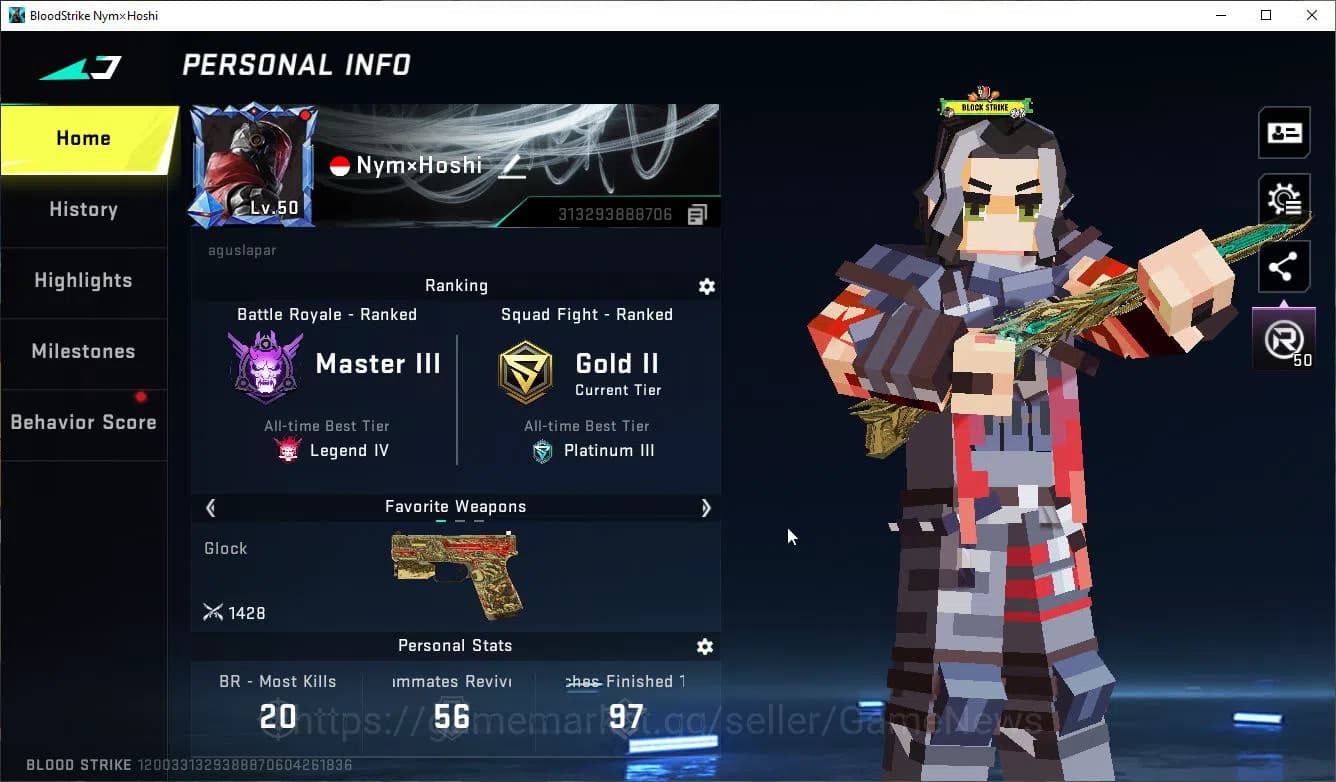Viewport: 1336px width, 782px height.
Task: Open the Ranking settings gear
Action: pos(706,287)
